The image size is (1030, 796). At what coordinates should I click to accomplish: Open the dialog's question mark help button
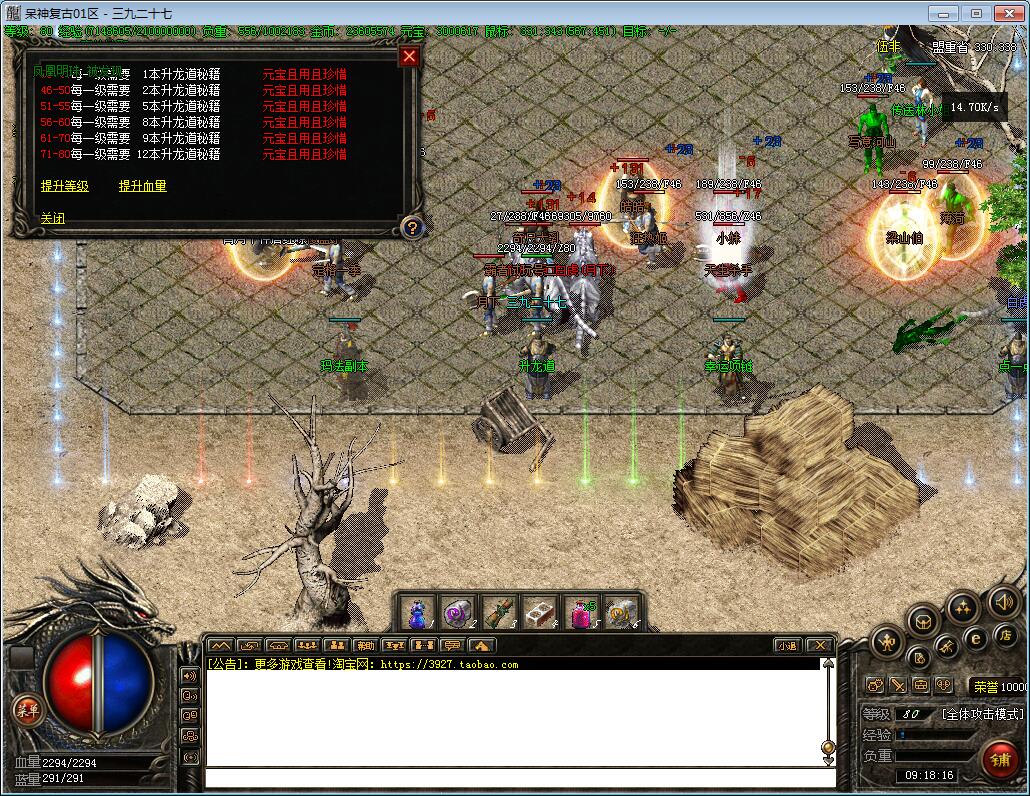click(410, 227)
